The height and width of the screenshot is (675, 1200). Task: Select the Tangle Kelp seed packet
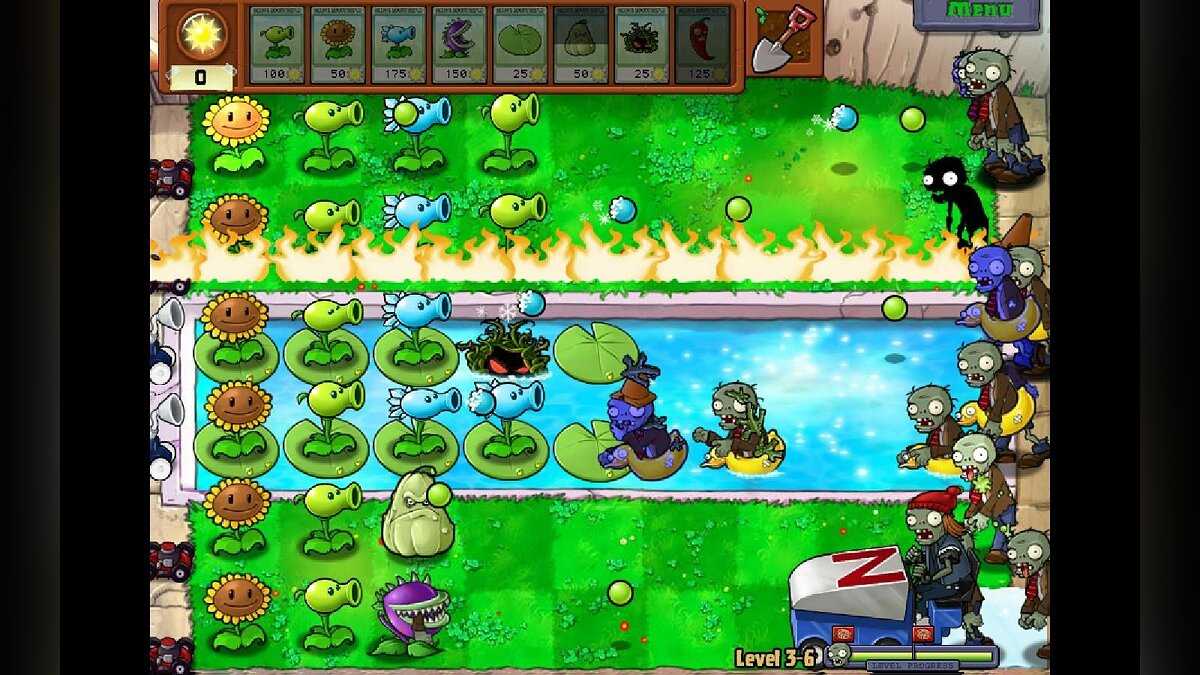[x=641, y=45]
